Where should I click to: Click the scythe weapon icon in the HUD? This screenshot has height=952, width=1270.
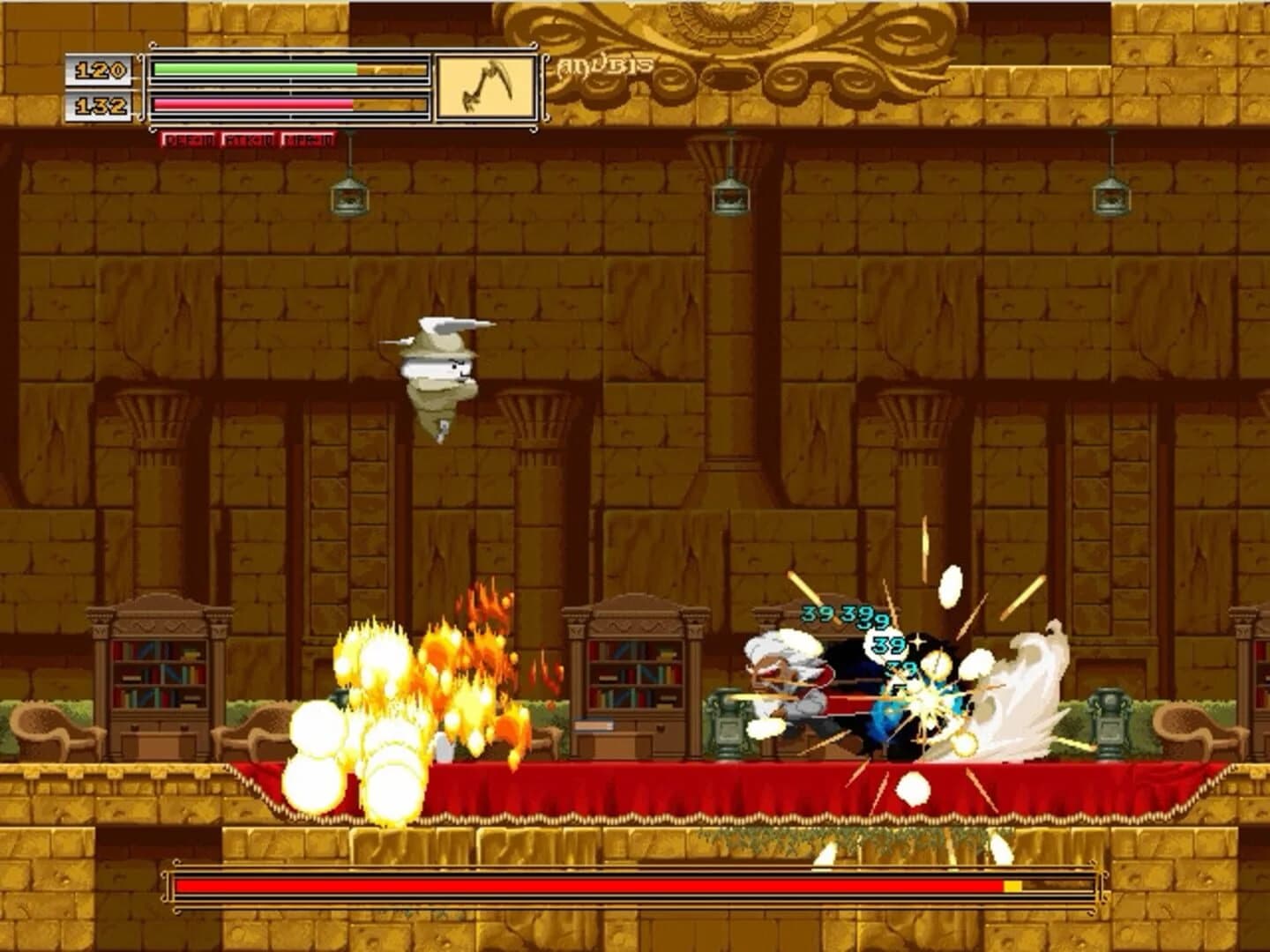484,86
